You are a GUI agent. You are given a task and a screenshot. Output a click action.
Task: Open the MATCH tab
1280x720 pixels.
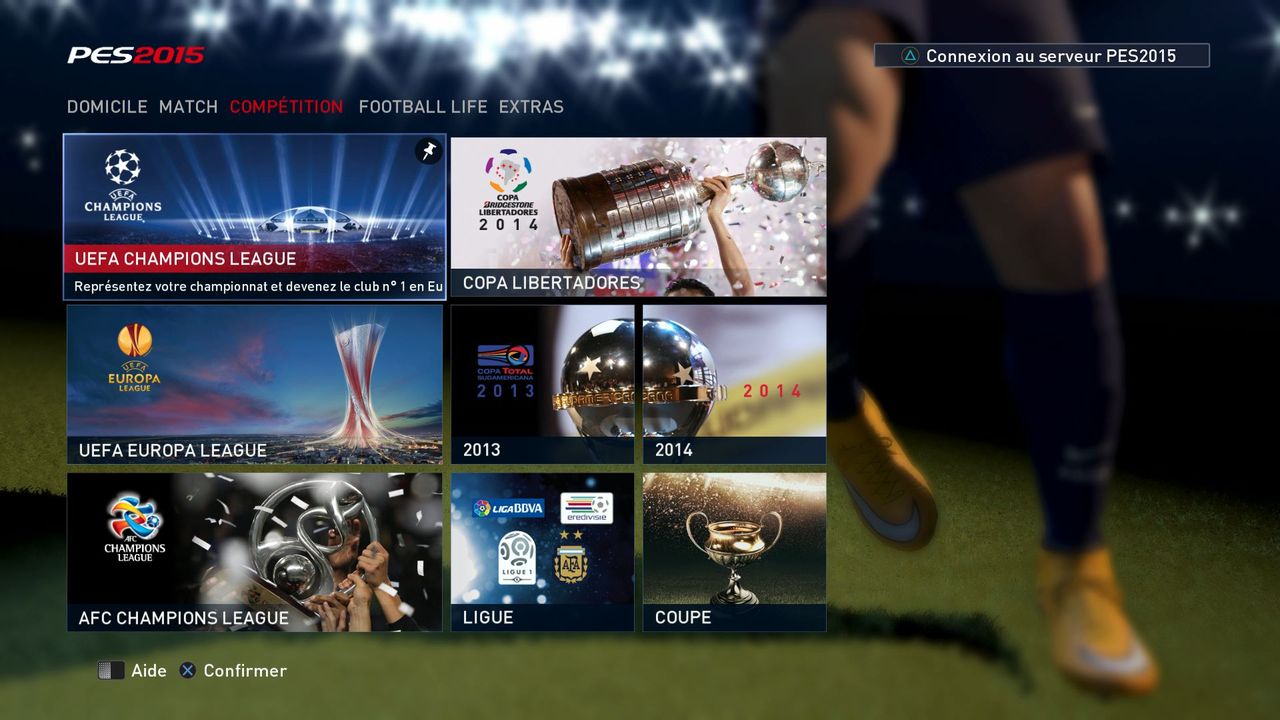pos(188,107)
